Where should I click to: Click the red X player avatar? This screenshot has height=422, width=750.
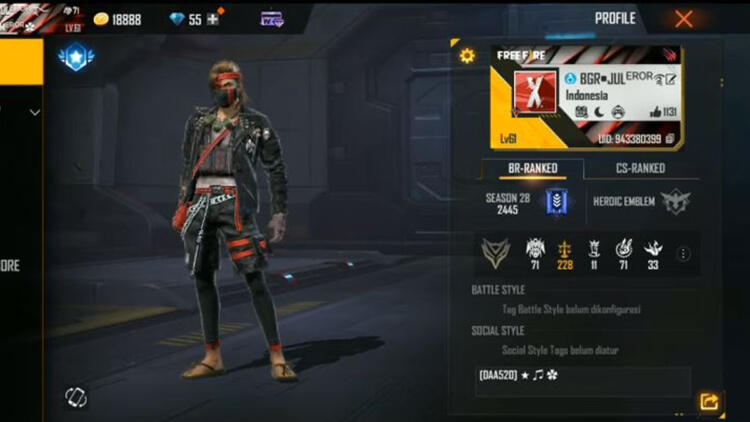pyautogui.click(x=533, y=92)
